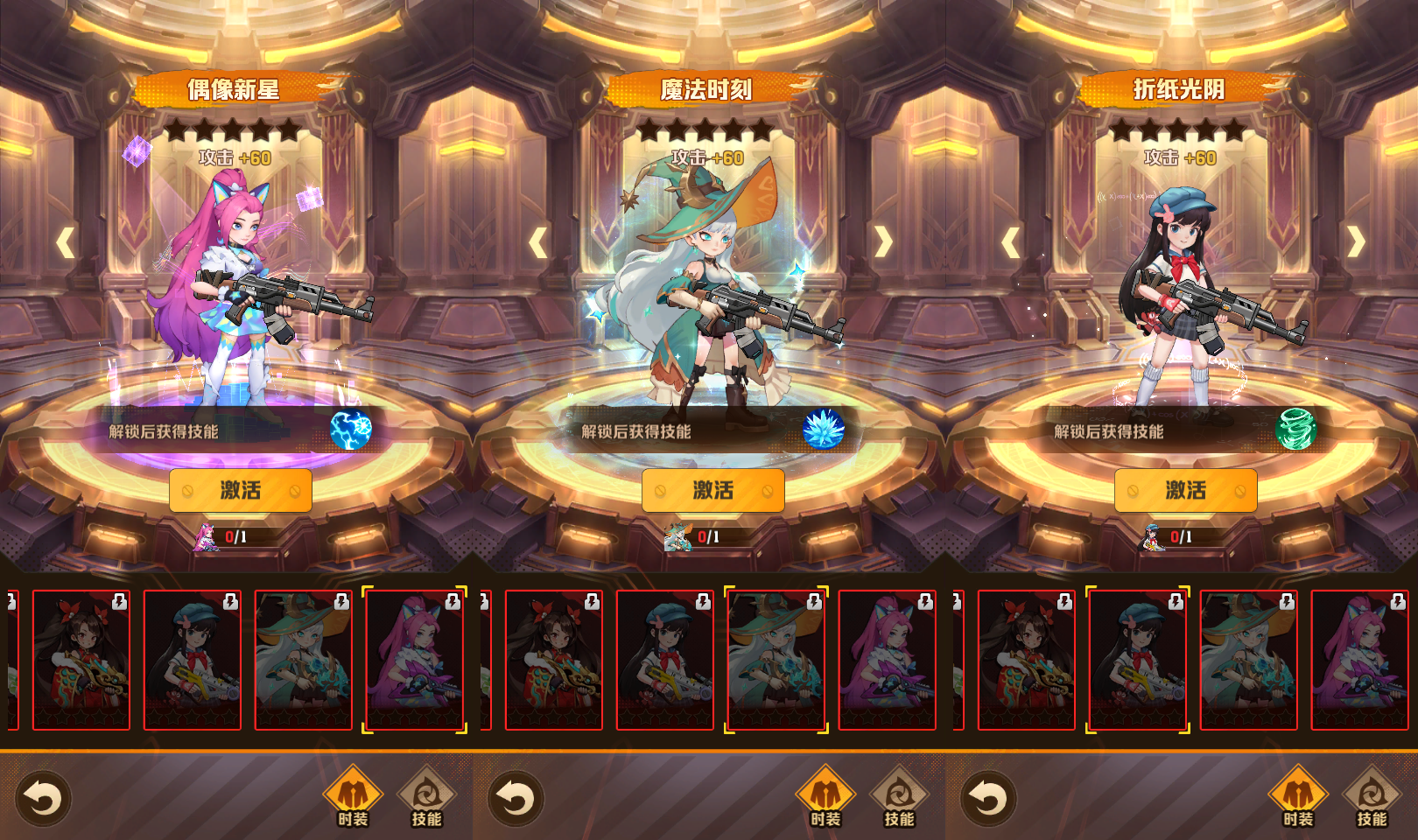The image size is (1418, 840).
Task: Activate the 偶像新星 outfit
Action: (x=241, y=491)
